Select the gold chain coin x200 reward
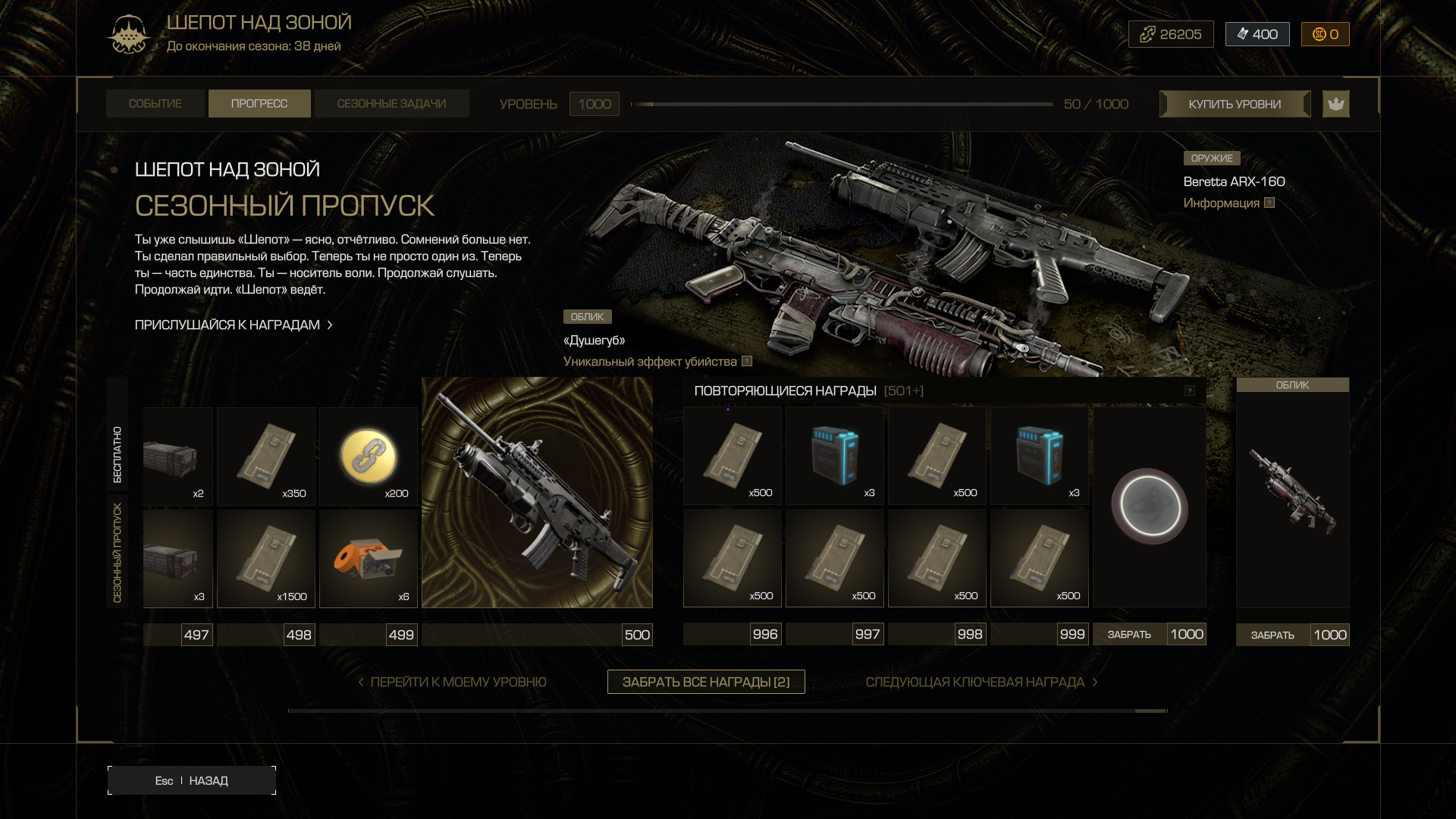1456x819 pixels. pos(369,457)
